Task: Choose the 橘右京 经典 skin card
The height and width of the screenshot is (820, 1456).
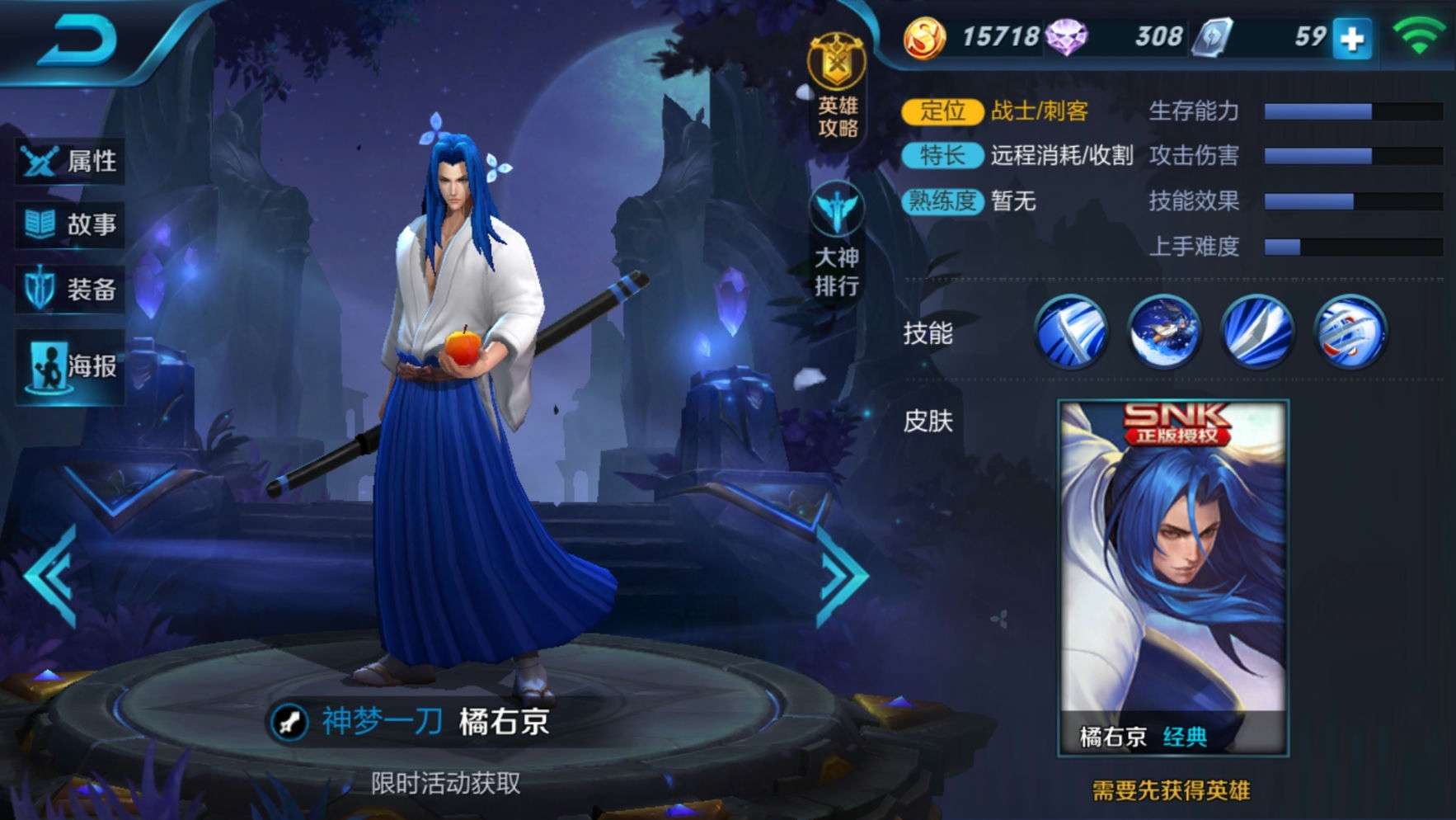Action: tap(1172, 577)
